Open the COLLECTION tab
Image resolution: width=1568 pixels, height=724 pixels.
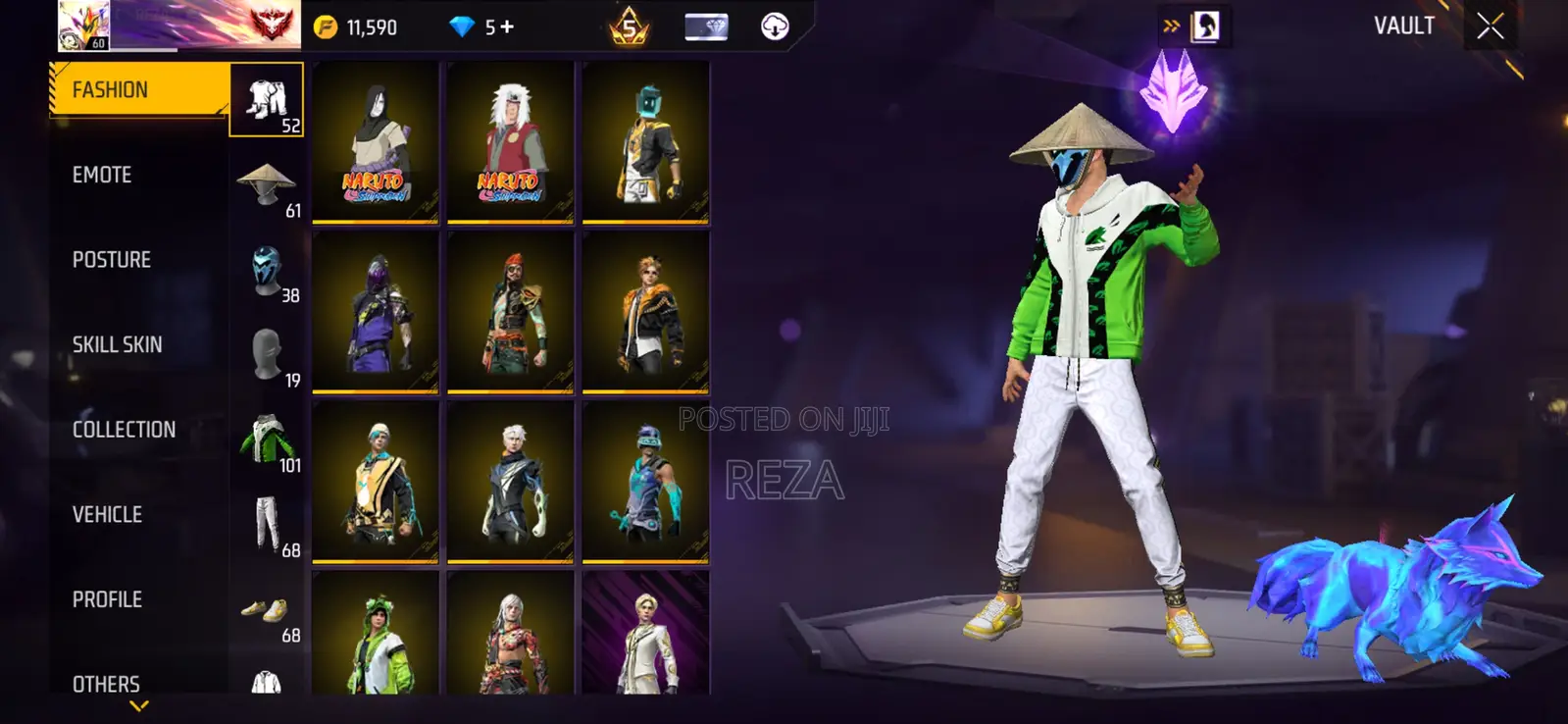click(x=123, y=429)
